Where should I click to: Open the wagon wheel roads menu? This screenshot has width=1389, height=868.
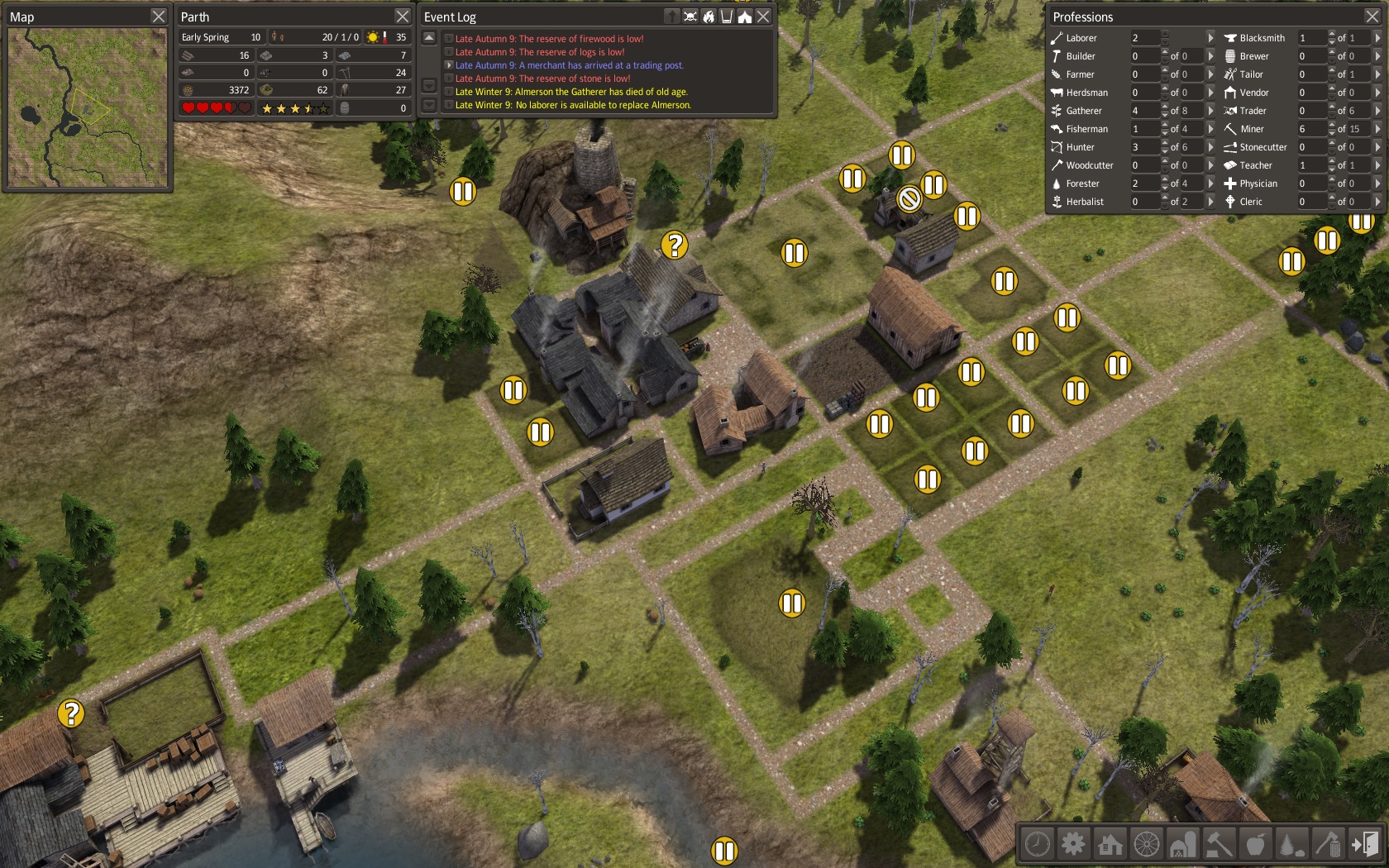(x=1146, y=844)
